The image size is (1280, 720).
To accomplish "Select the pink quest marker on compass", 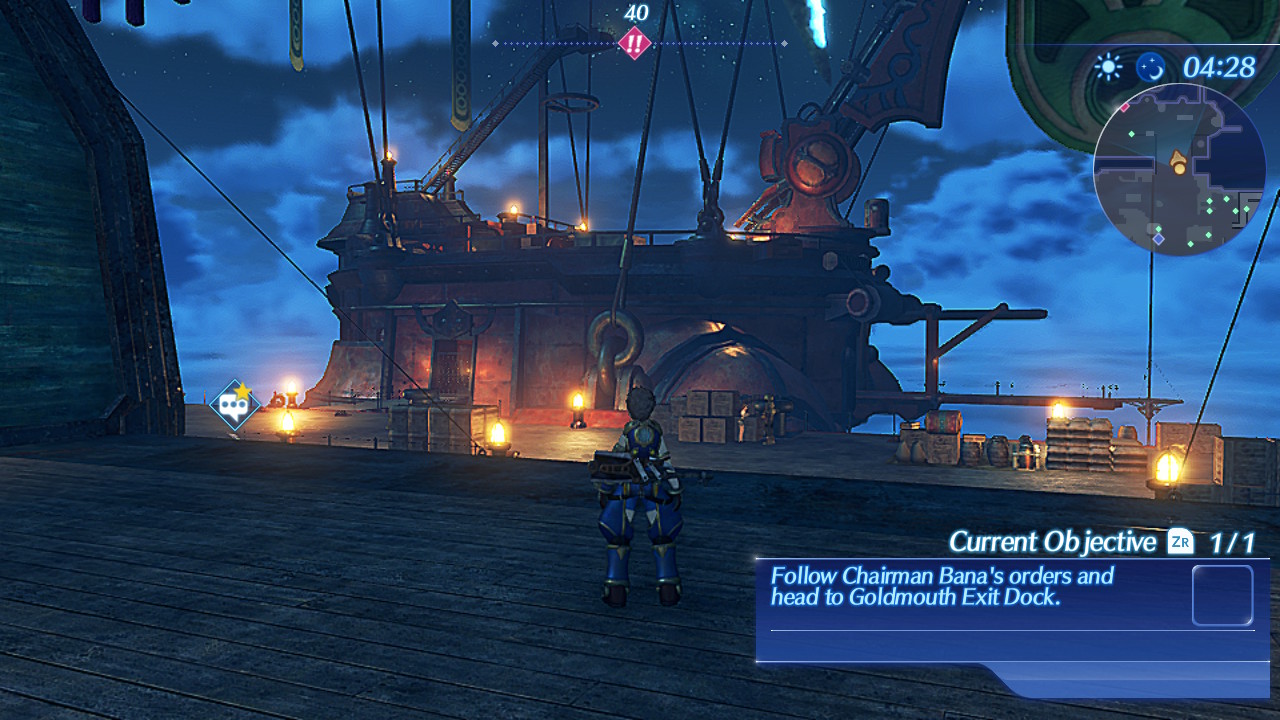I will [x=634, y=43].
